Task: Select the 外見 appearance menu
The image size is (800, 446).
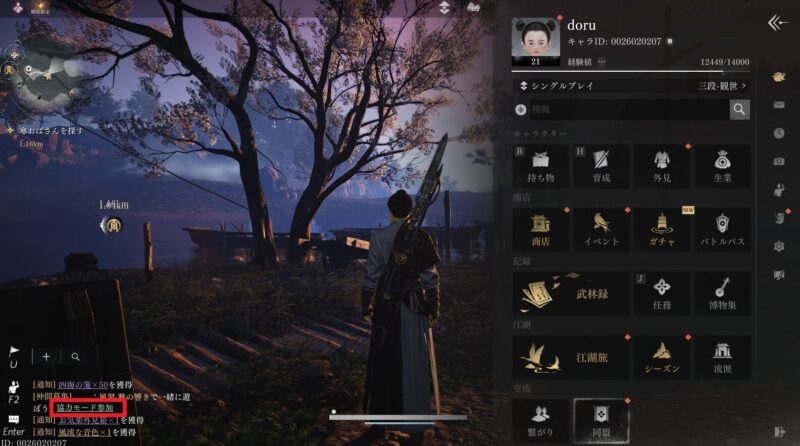Action: (x=661, y=165)
